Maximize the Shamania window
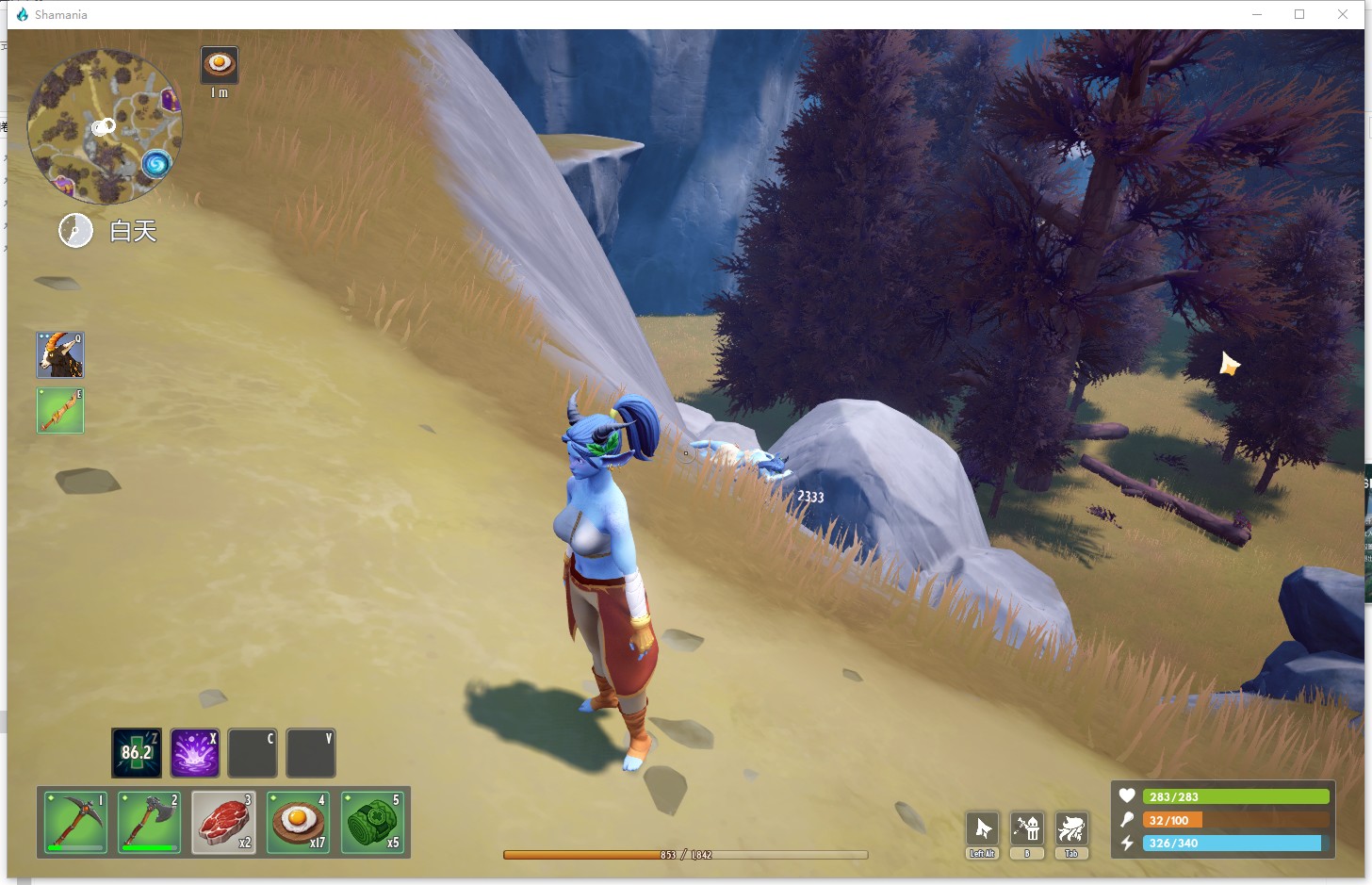Viewport: 1372px width, 885px height. coord(1299,14)
